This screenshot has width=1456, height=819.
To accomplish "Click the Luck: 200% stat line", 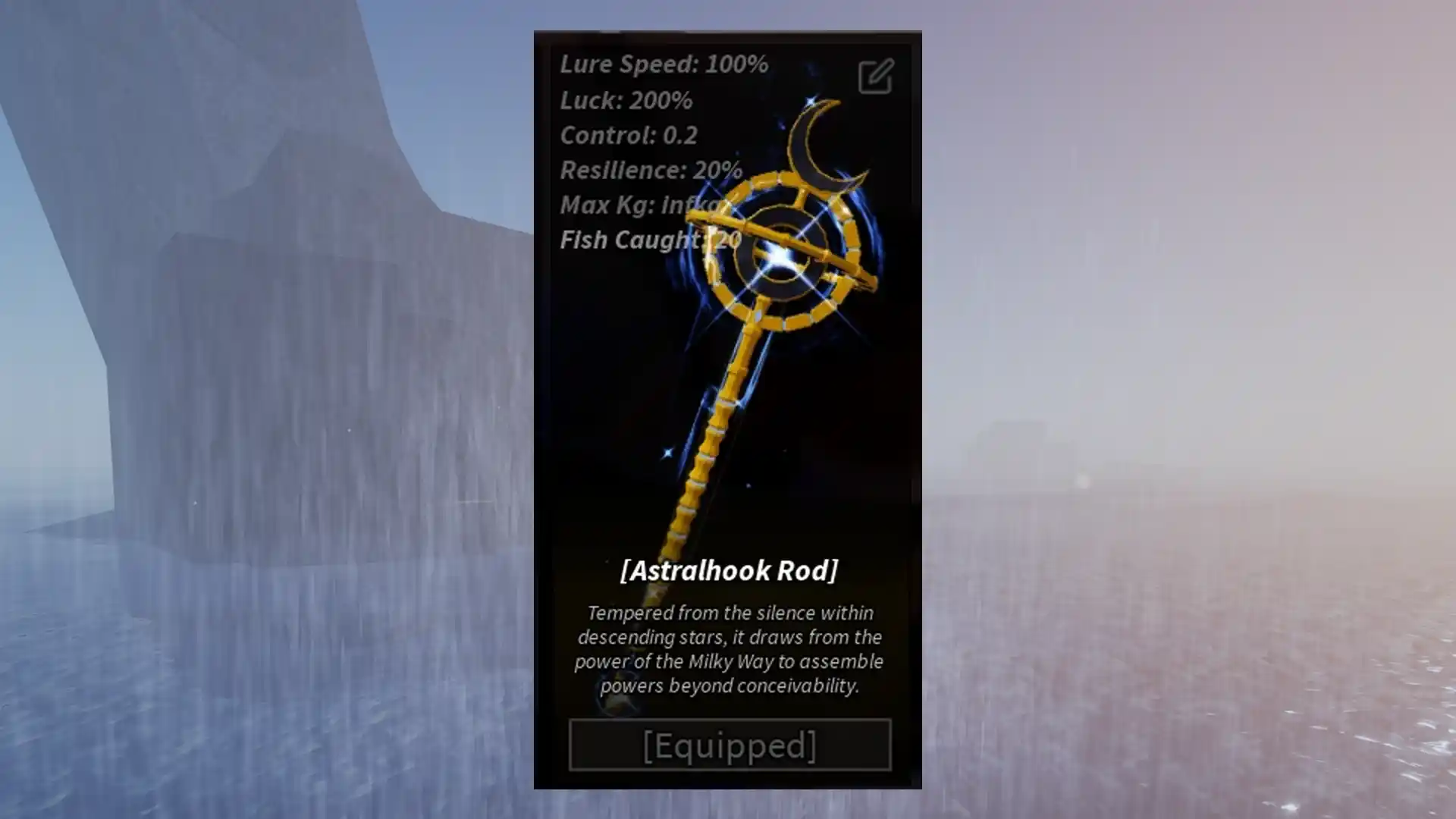I will [626, 100].
